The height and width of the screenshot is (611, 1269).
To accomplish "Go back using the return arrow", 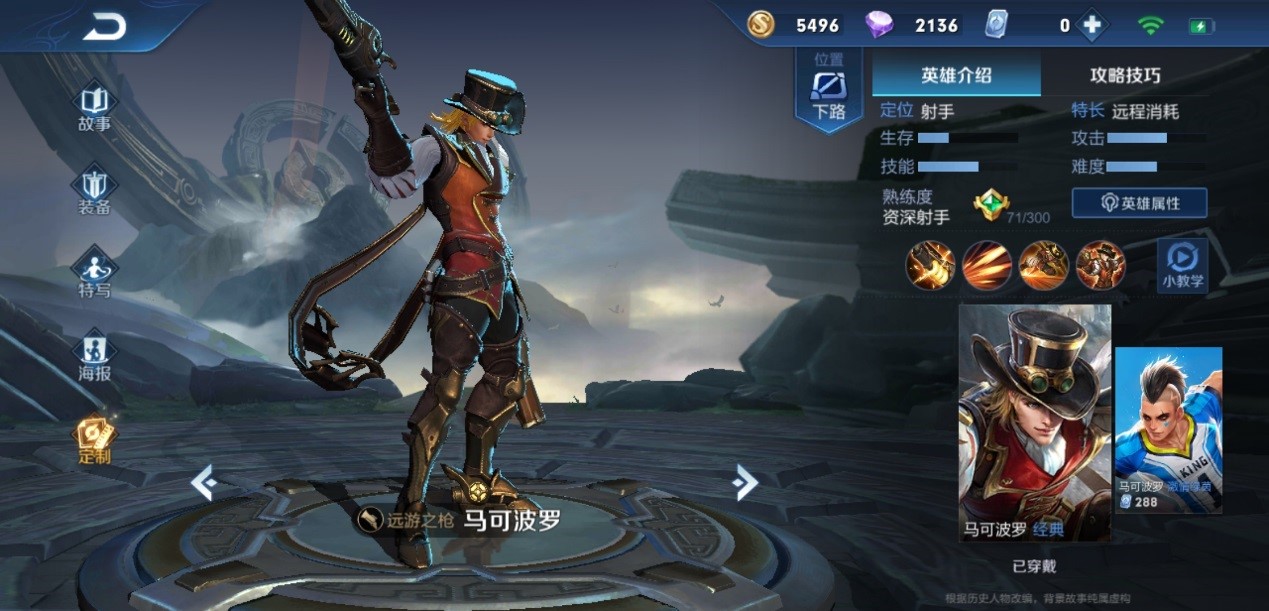I will [x=104, y=27].
